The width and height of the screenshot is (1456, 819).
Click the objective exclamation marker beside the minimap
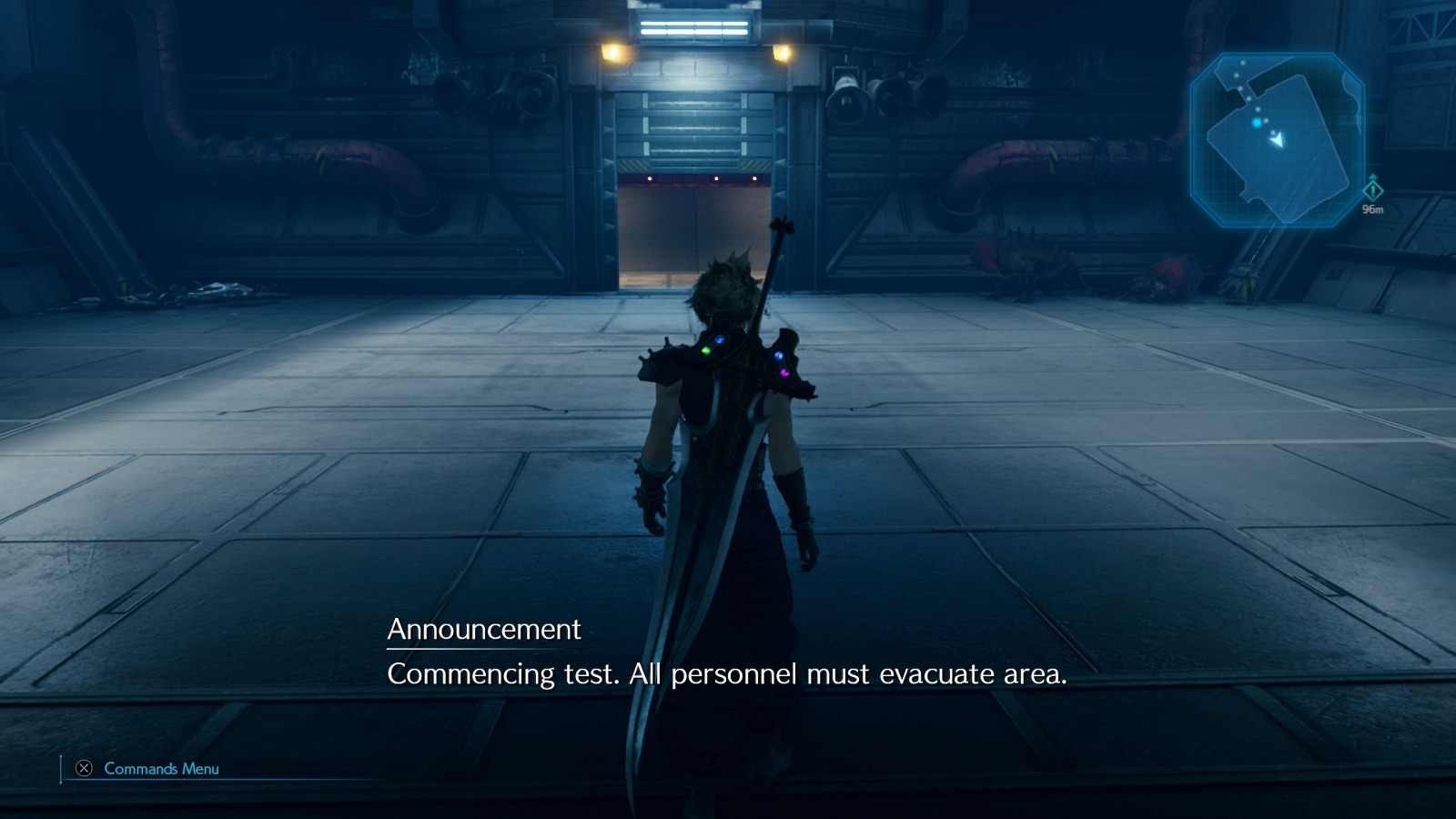[1373, 190]
